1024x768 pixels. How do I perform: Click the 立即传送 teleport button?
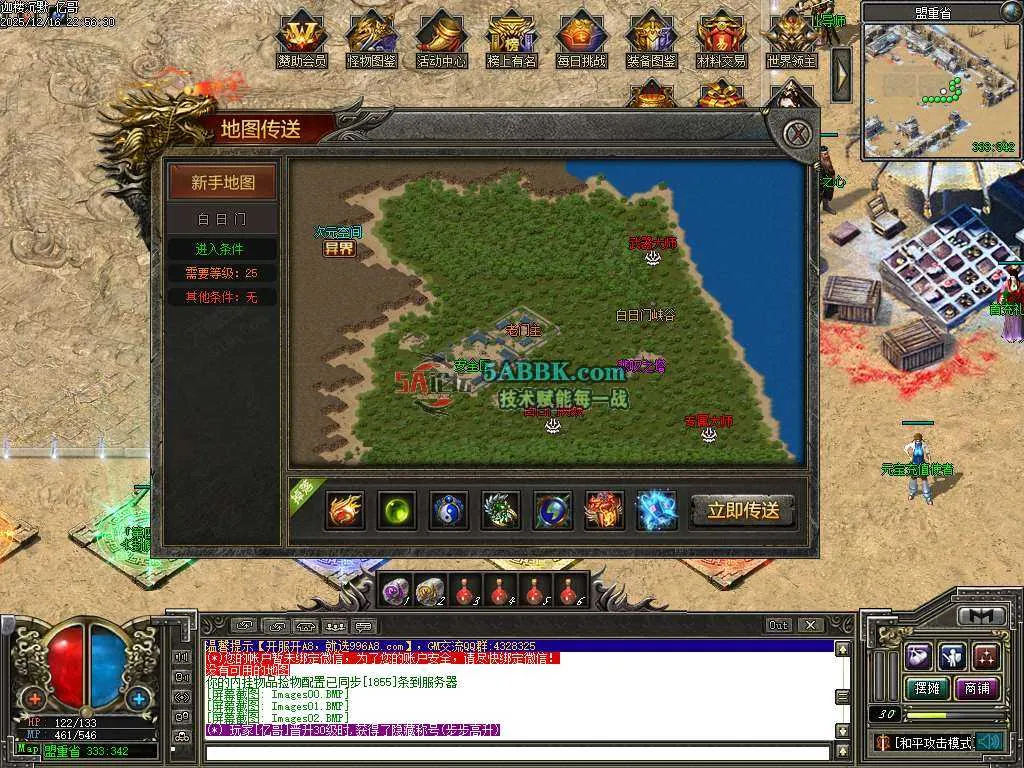743,510
